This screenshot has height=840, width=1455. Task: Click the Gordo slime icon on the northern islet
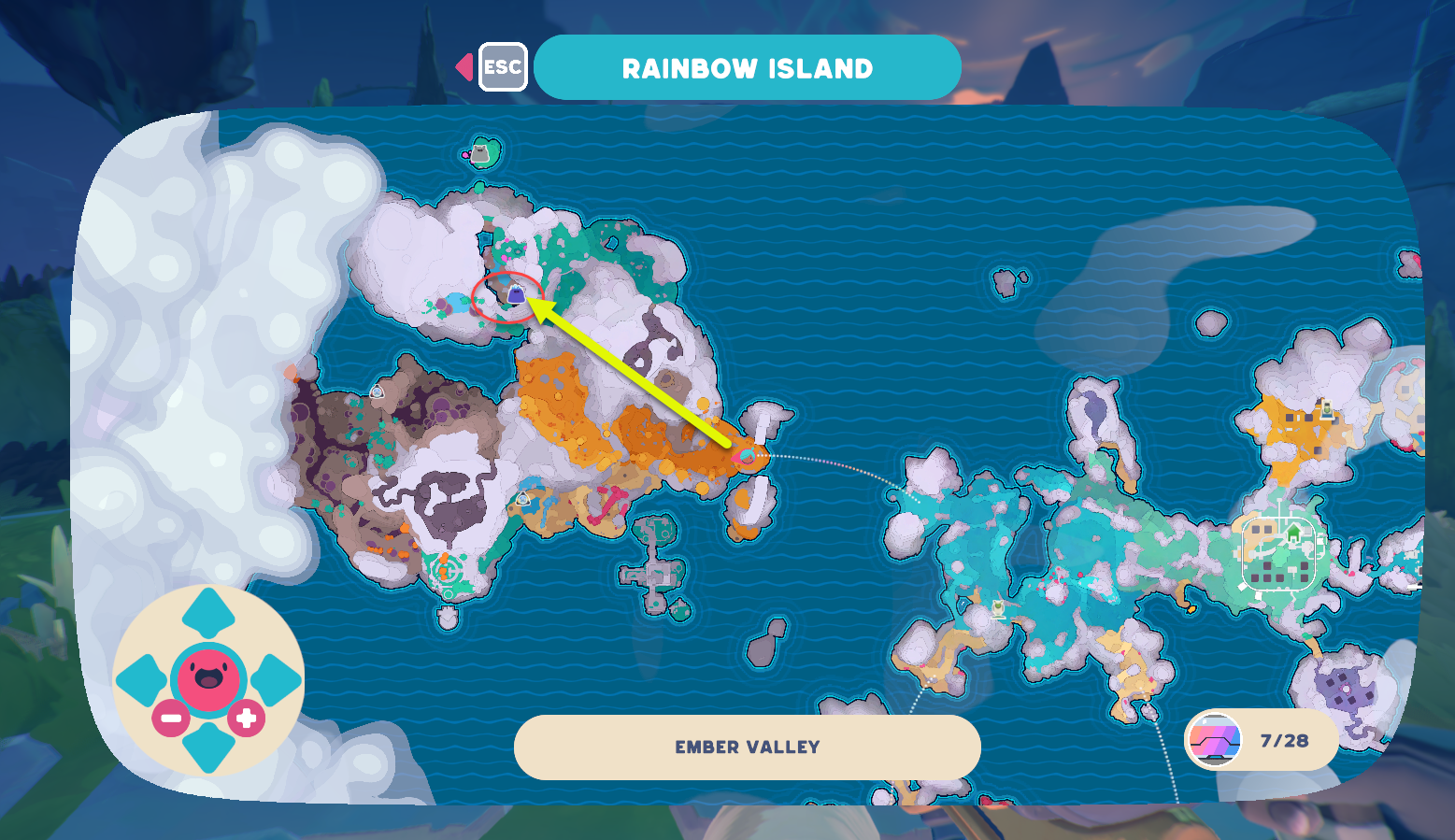pos(479,151)
